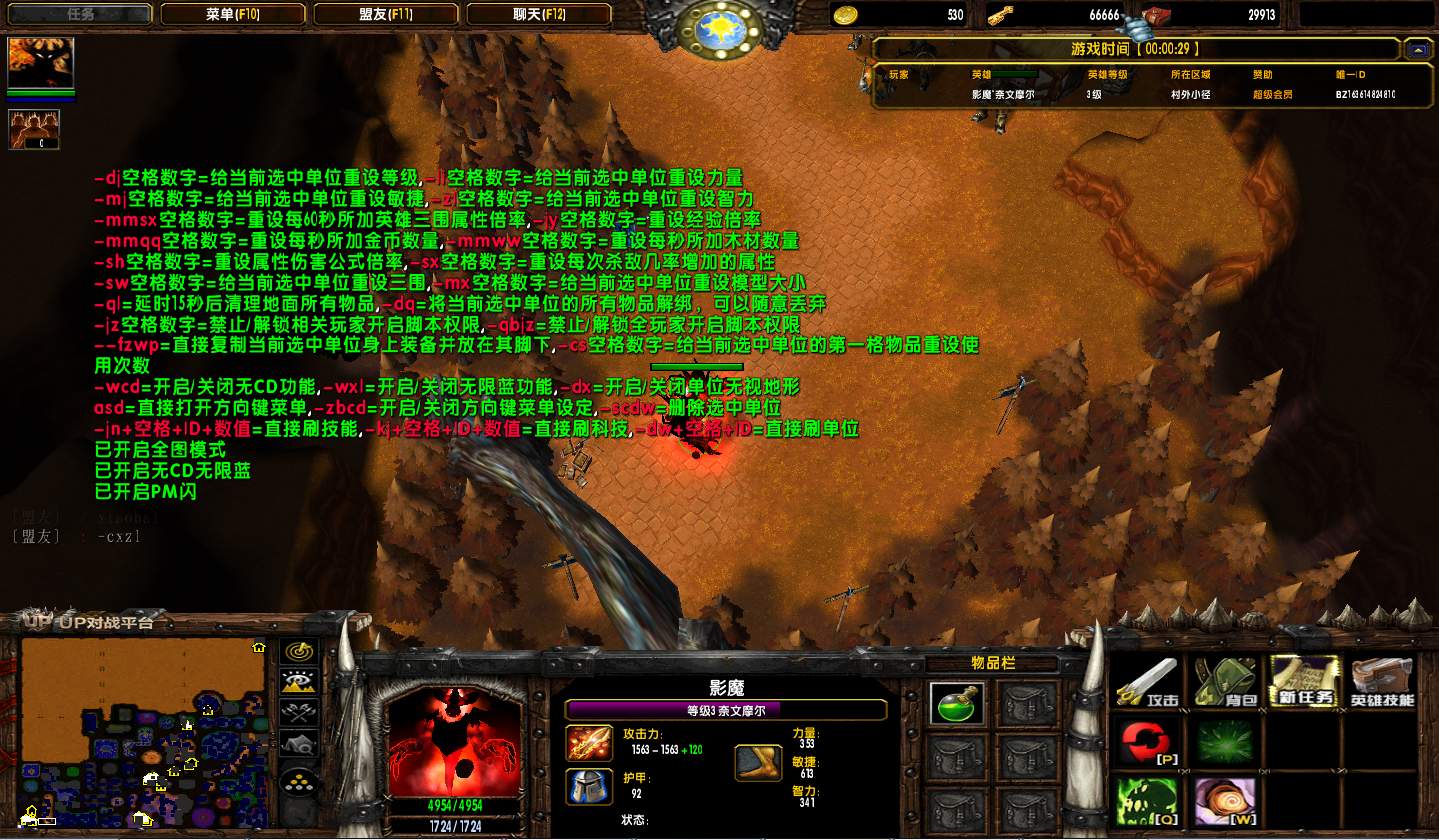The image size is (1439, 840).
Task: Toggle ally color mode (crossed axes)
Action: 298,713
